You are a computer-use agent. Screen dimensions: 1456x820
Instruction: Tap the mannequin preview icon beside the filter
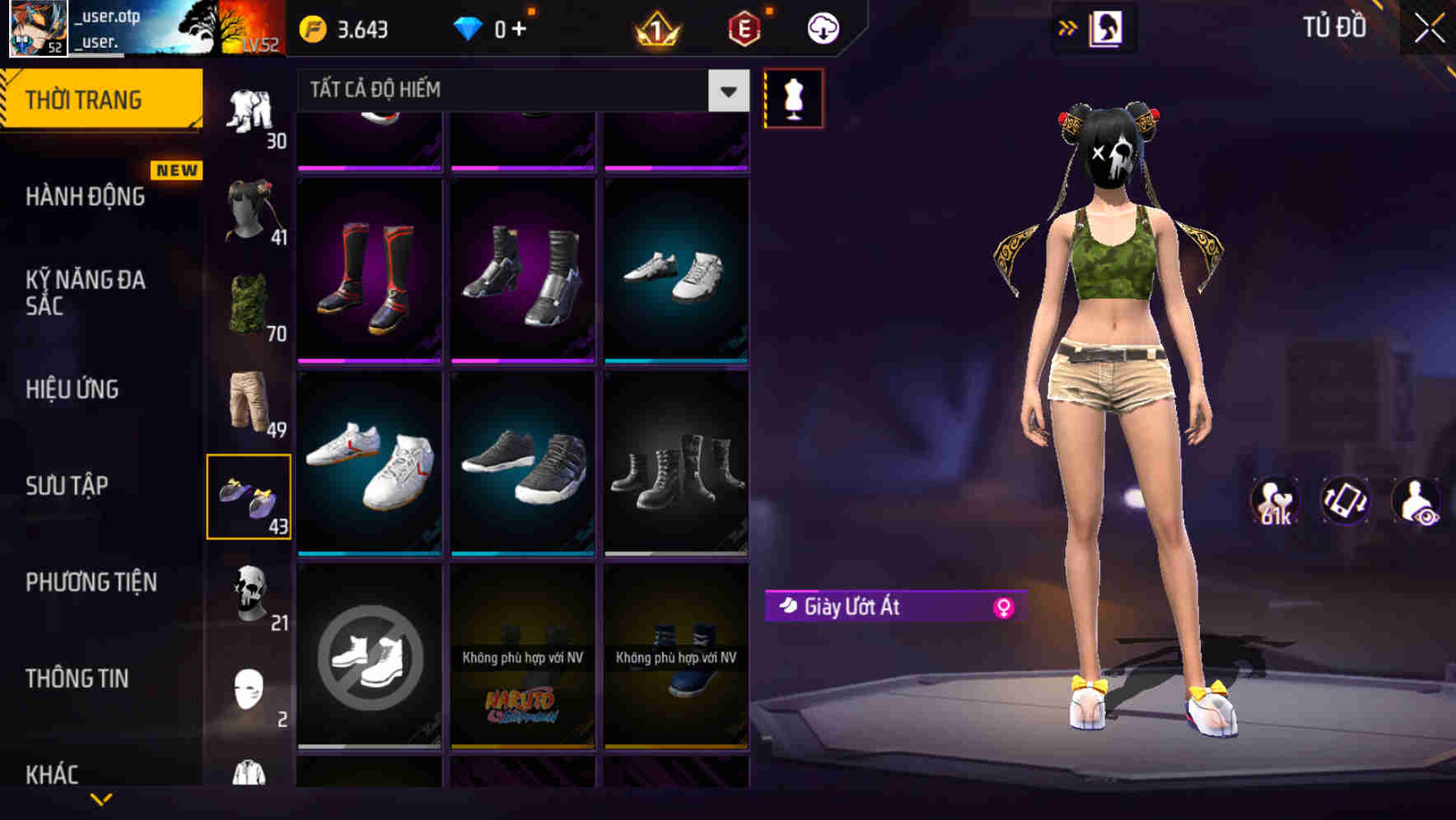(x=794, y=97)
